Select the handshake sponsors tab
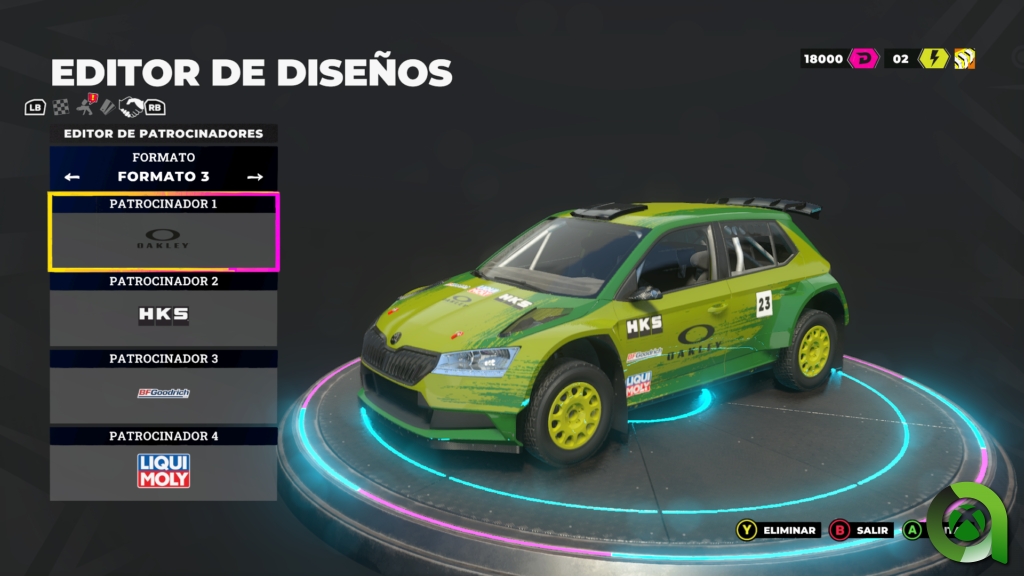 (131, 107)
